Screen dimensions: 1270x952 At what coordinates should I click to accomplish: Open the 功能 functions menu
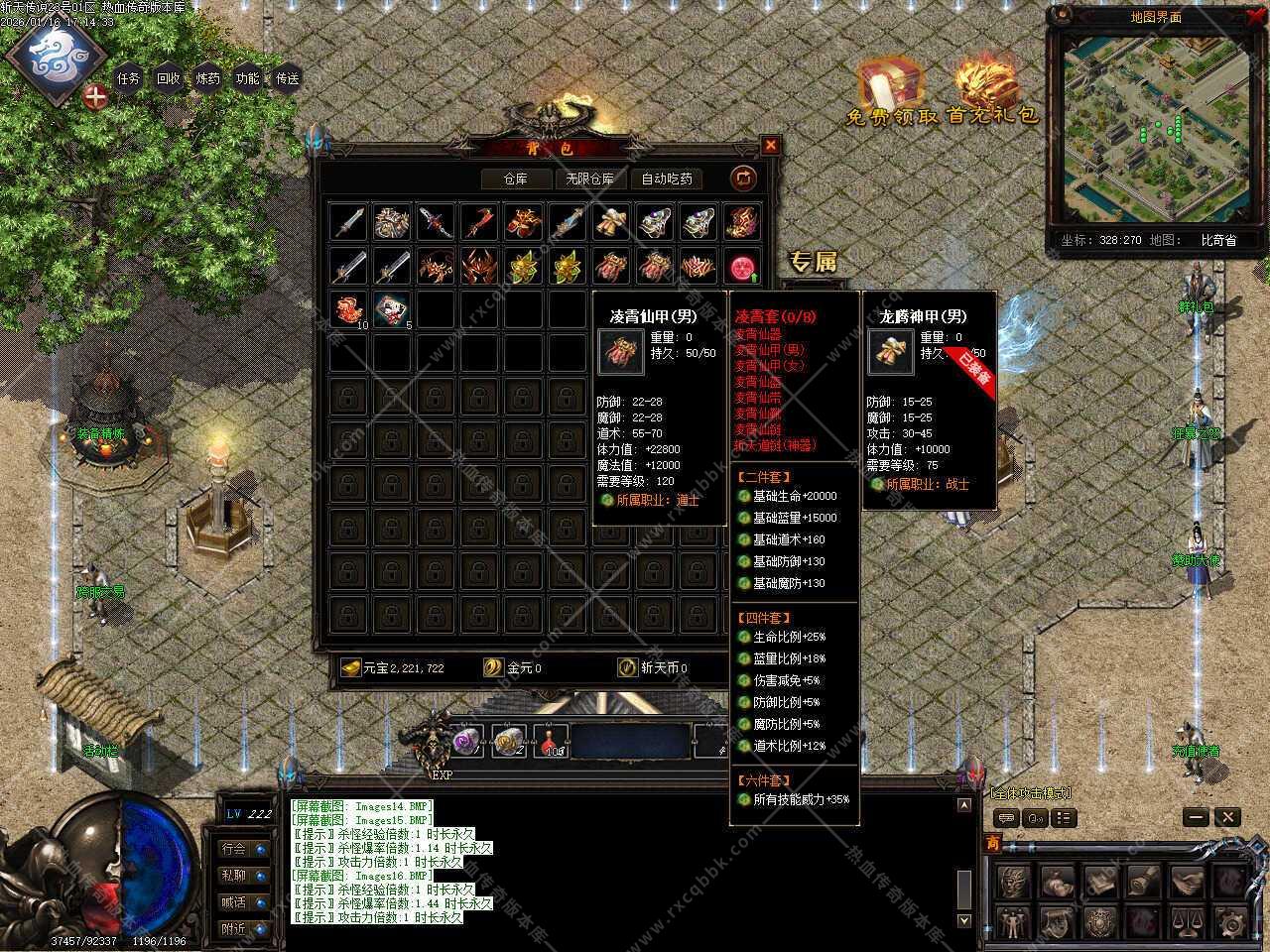tap(248, 78)
